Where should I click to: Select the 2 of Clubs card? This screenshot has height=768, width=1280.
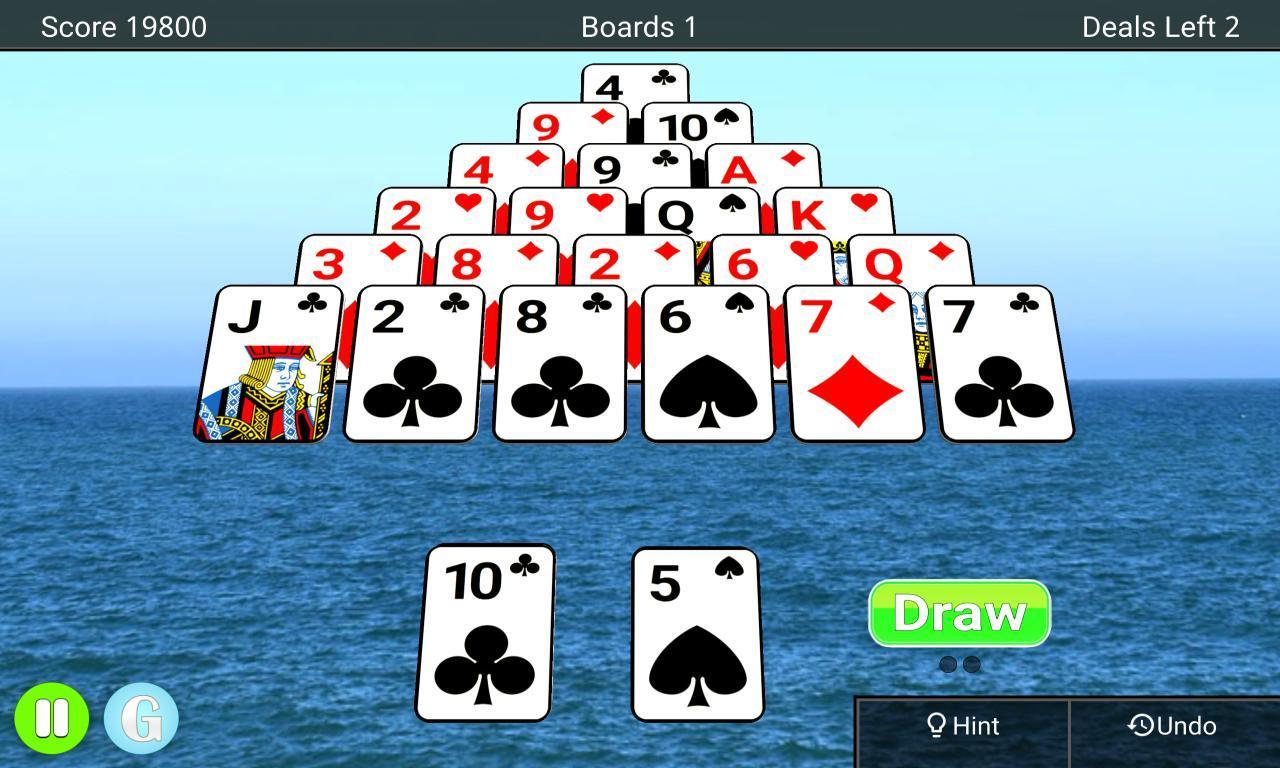tap(412, 365)
